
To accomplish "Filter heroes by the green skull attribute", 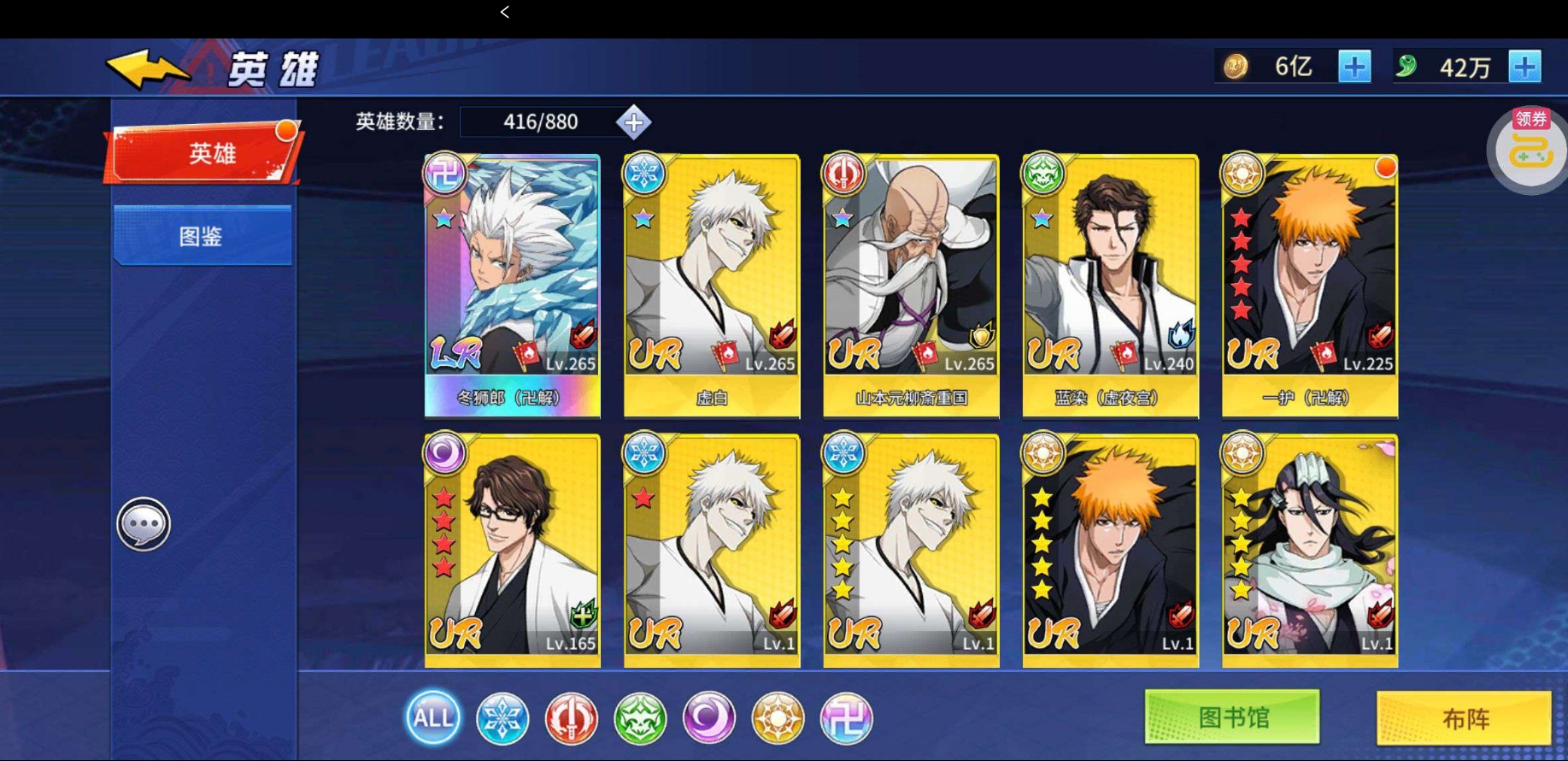I will pos(640,717).
